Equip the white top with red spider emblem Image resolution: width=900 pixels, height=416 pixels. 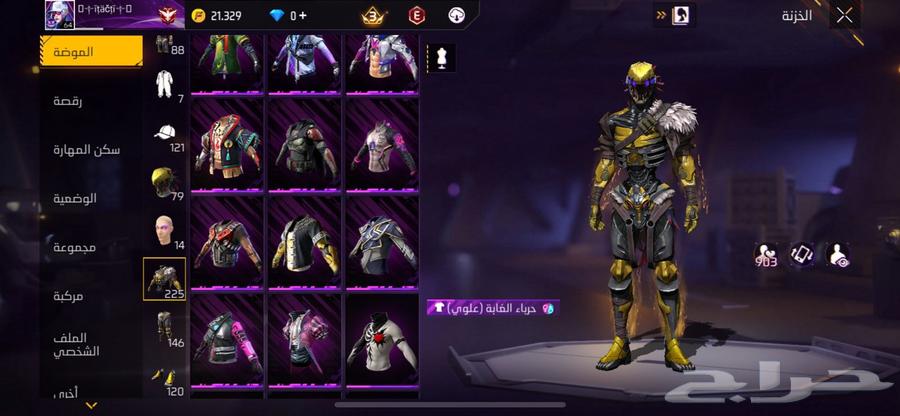(x=381, y=340)
